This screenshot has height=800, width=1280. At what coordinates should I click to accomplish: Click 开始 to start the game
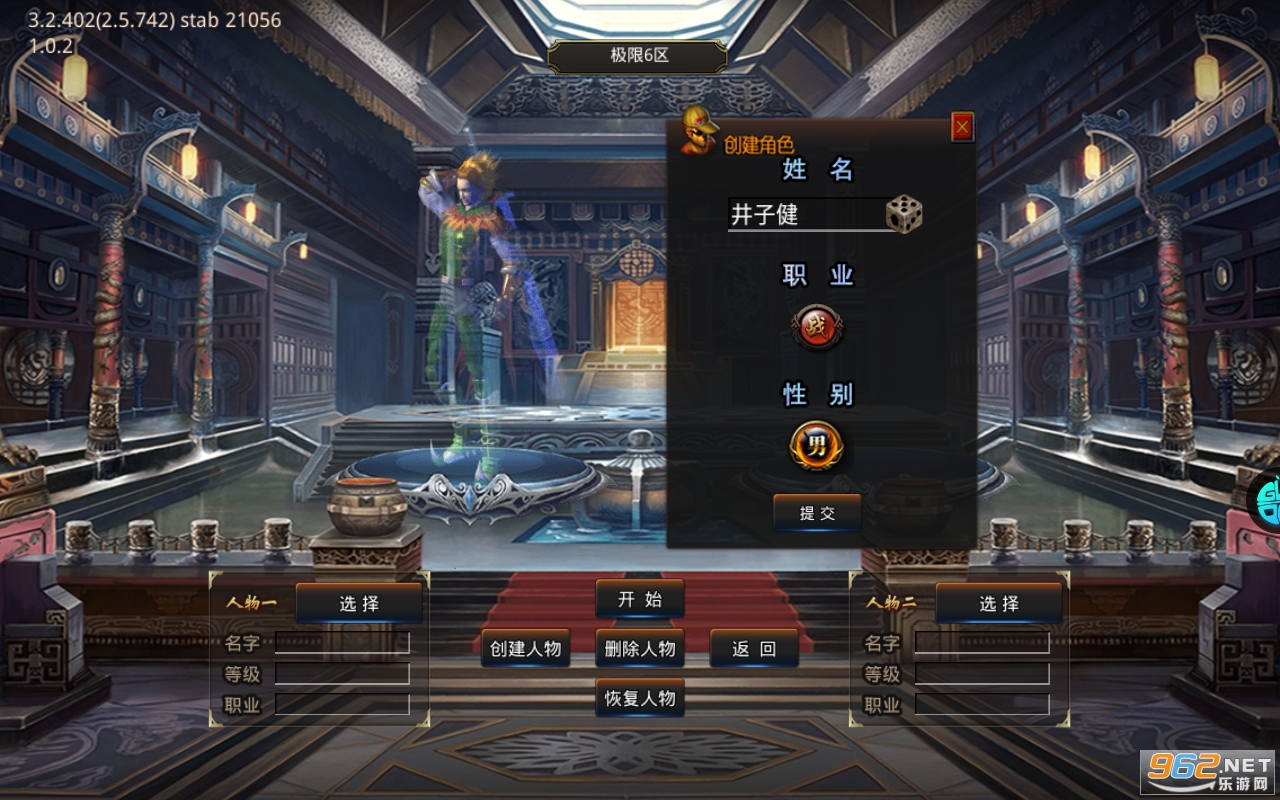point(639,599)
